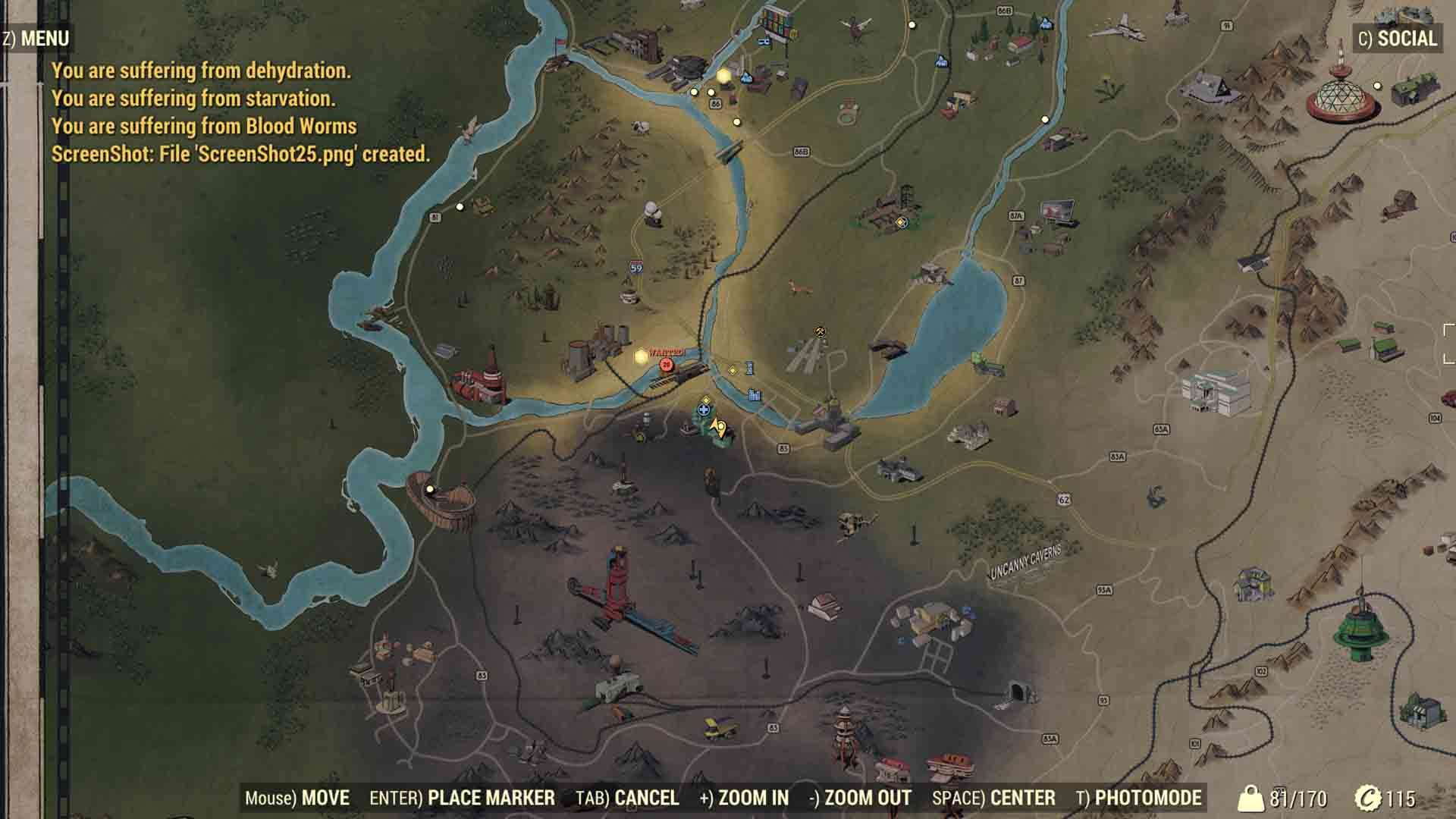Select the crossed hammers workshop marker
1456x819 pixels.
click(821, 331)
